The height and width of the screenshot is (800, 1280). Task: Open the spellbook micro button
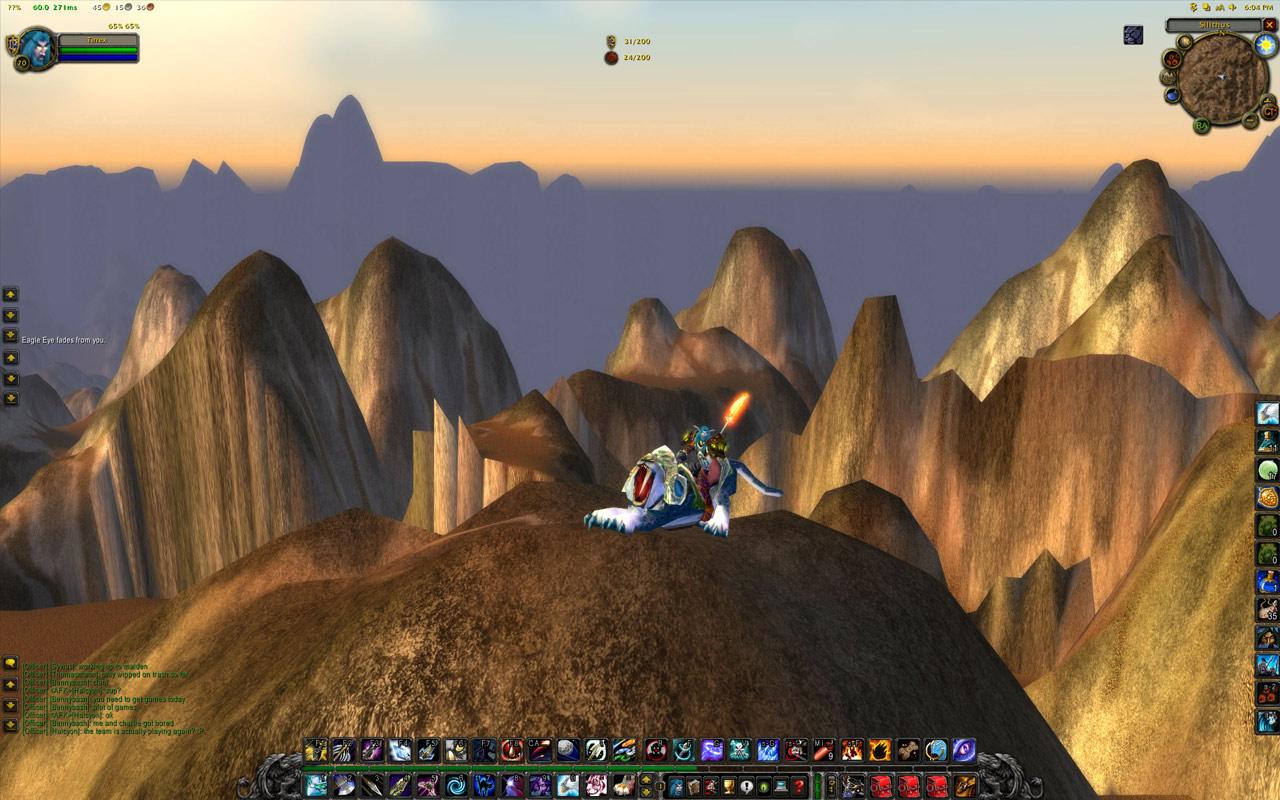(x=694, y=786)
